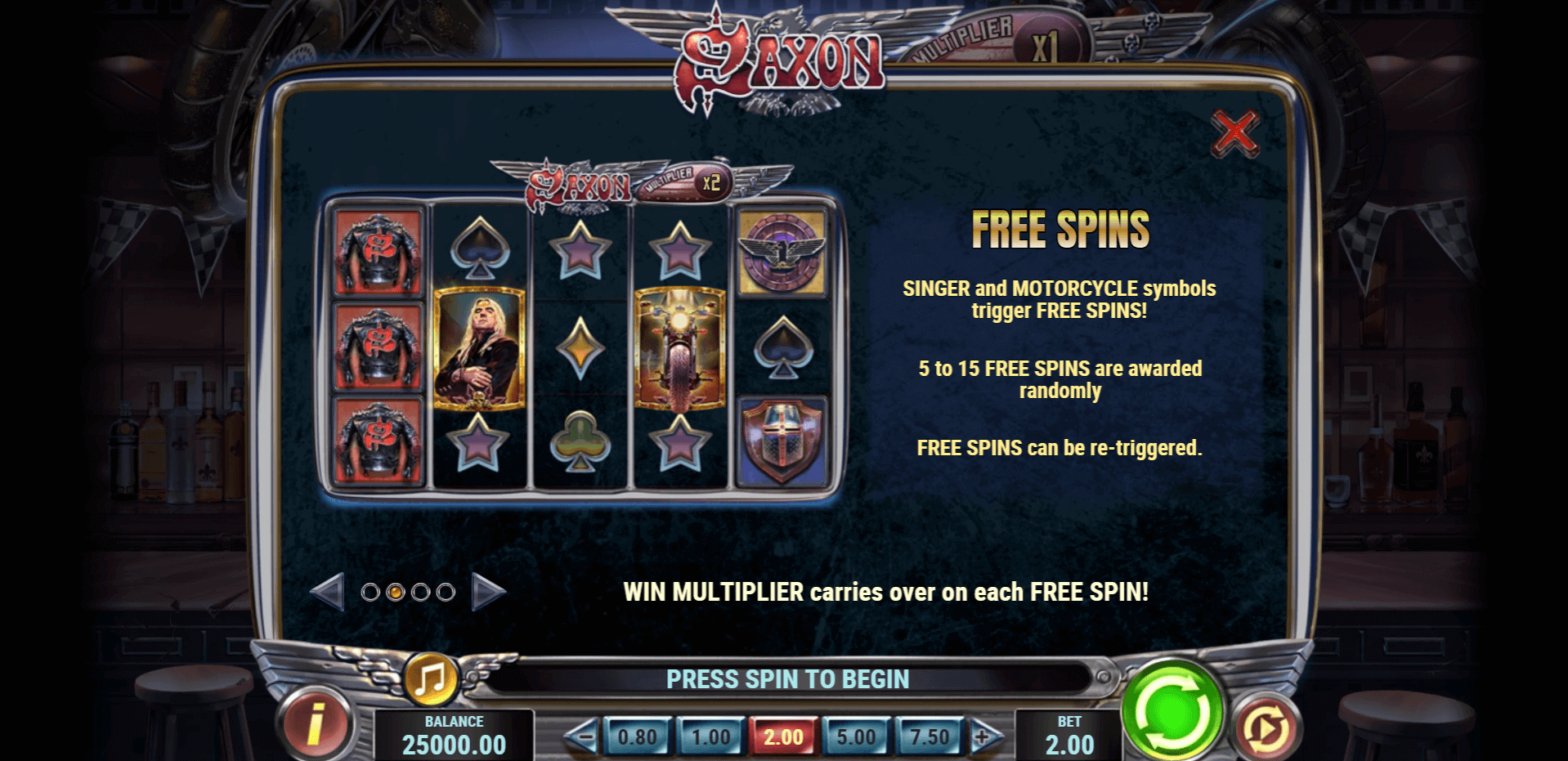Select the 2.00 bet value
Screen dimensions: 1568x761
pos(783,737)
